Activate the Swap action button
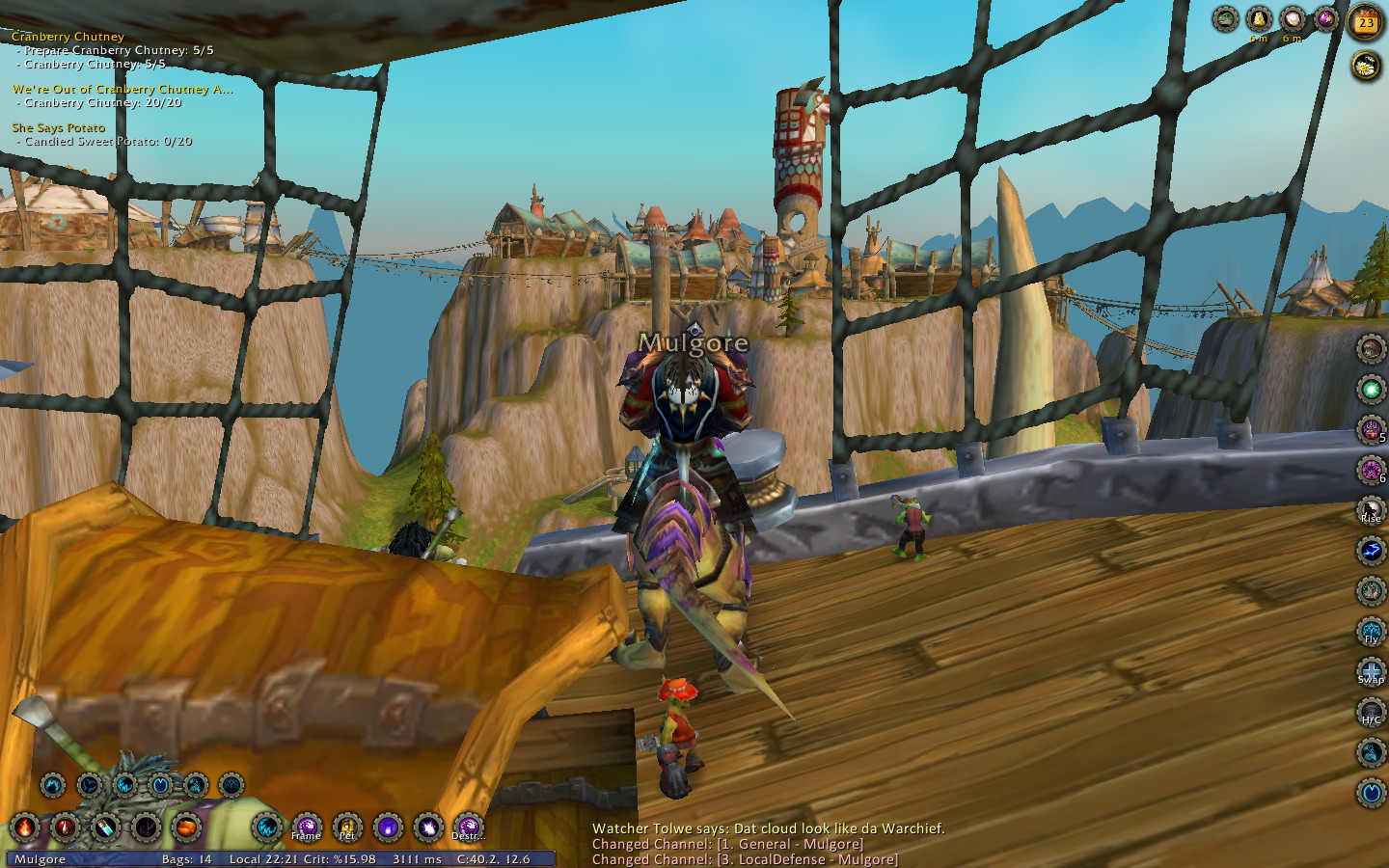This screenshot has width=1389, height=868. pos(1371,671)
